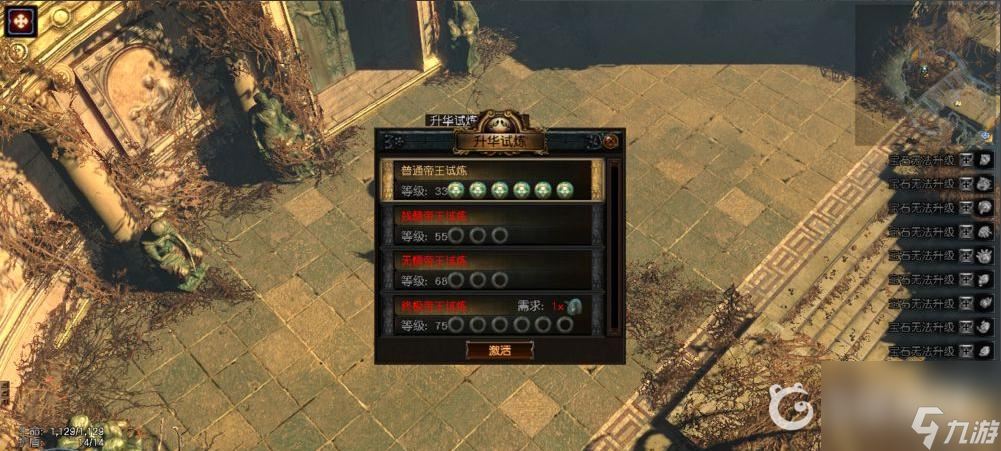Click the 激活 activate button
Viewport: 1001px width, 451px height.
click(499, 350)
